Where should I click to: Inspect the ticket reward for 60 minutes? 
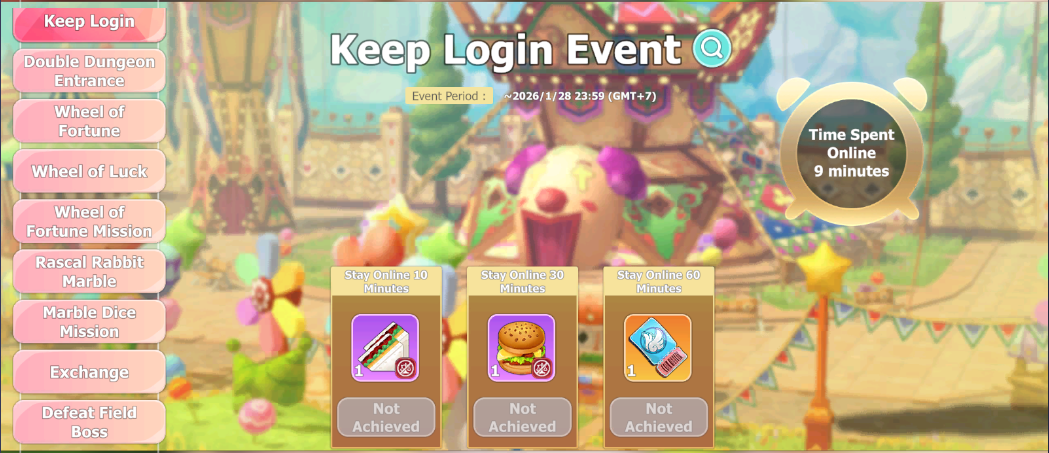click(658, 348)
